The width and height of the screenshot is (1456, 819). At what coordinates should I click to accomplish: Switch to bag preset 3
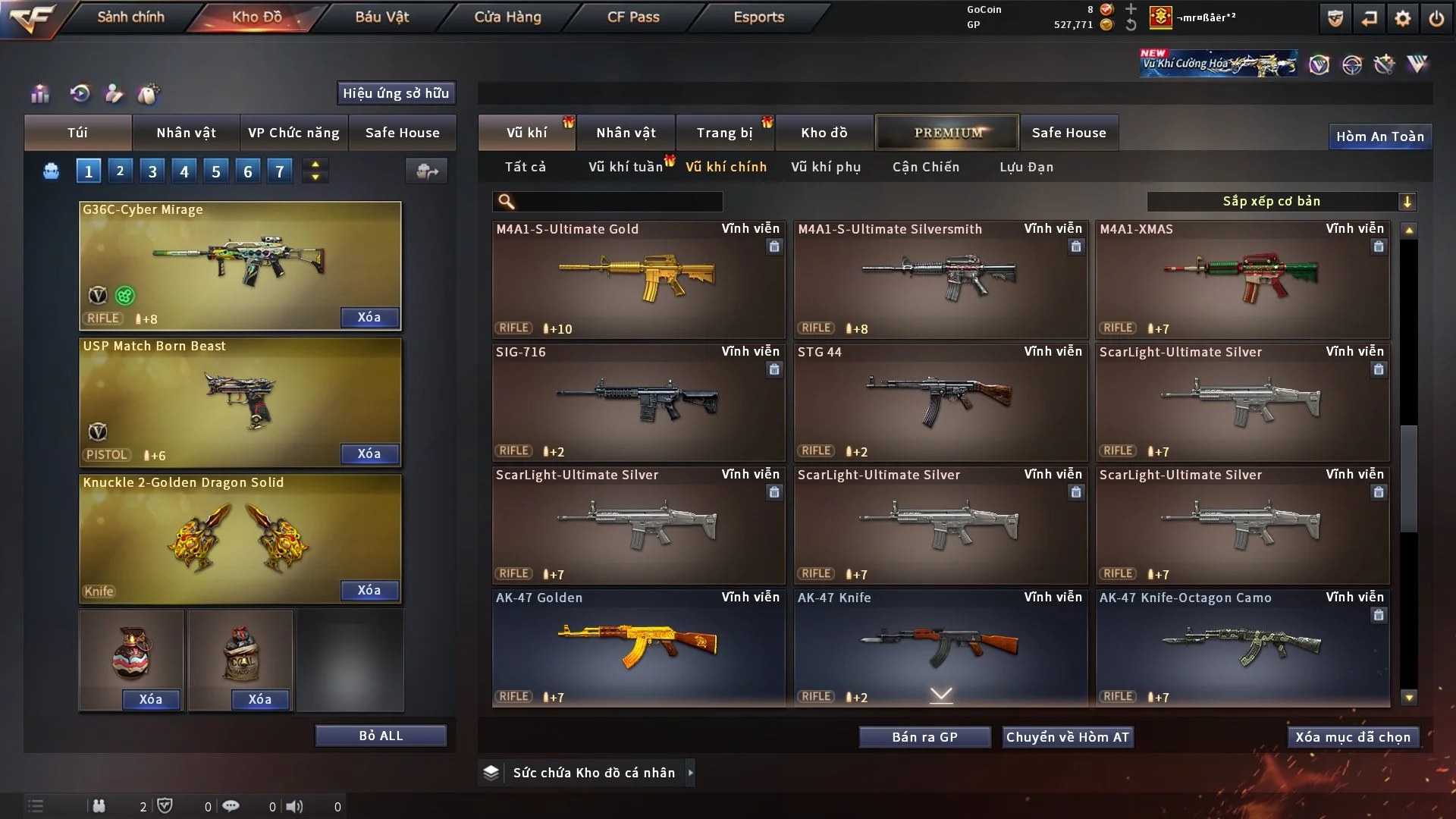coord(152,171)
